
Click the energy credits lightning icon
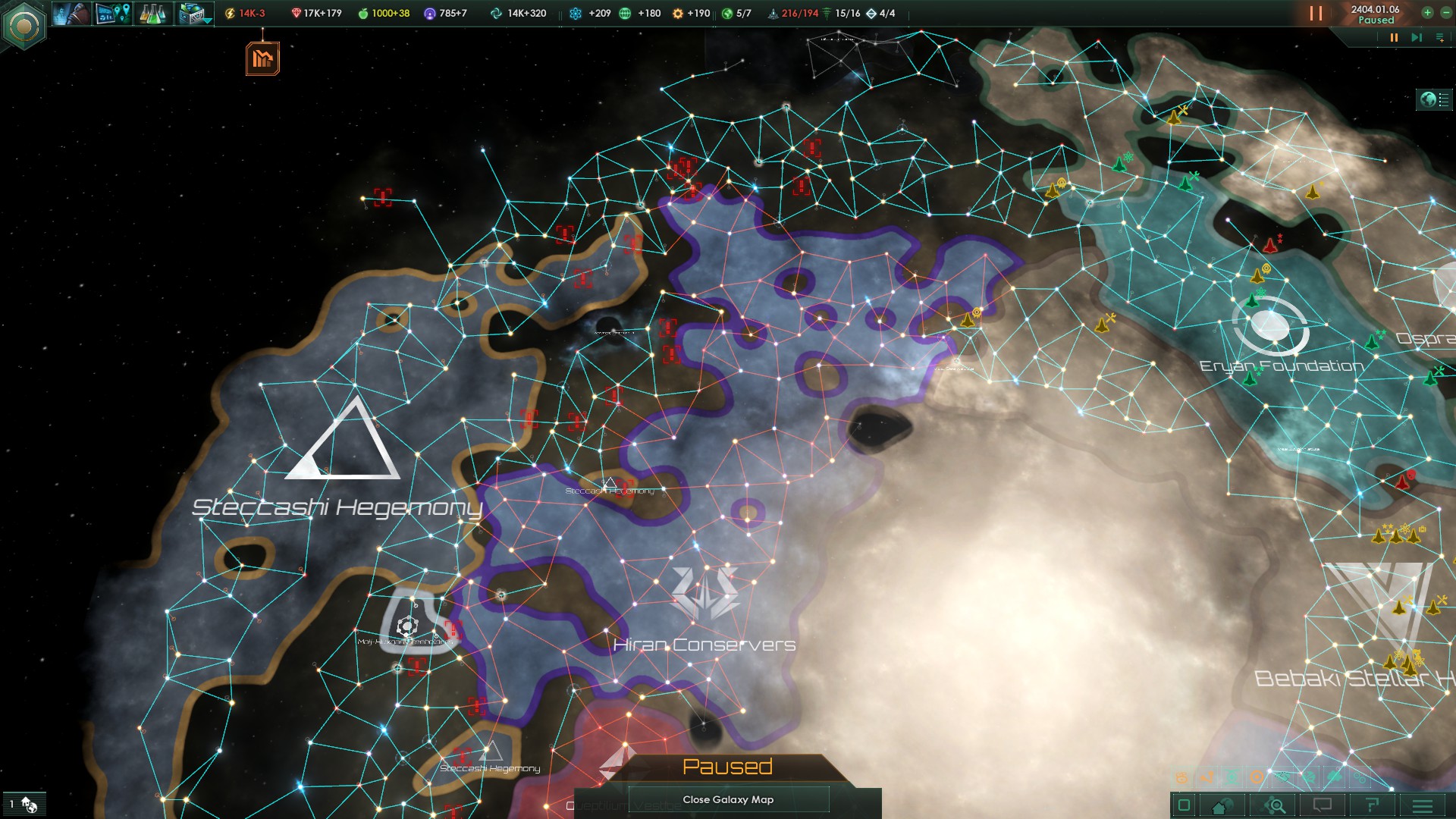click(x=230, y=13)
